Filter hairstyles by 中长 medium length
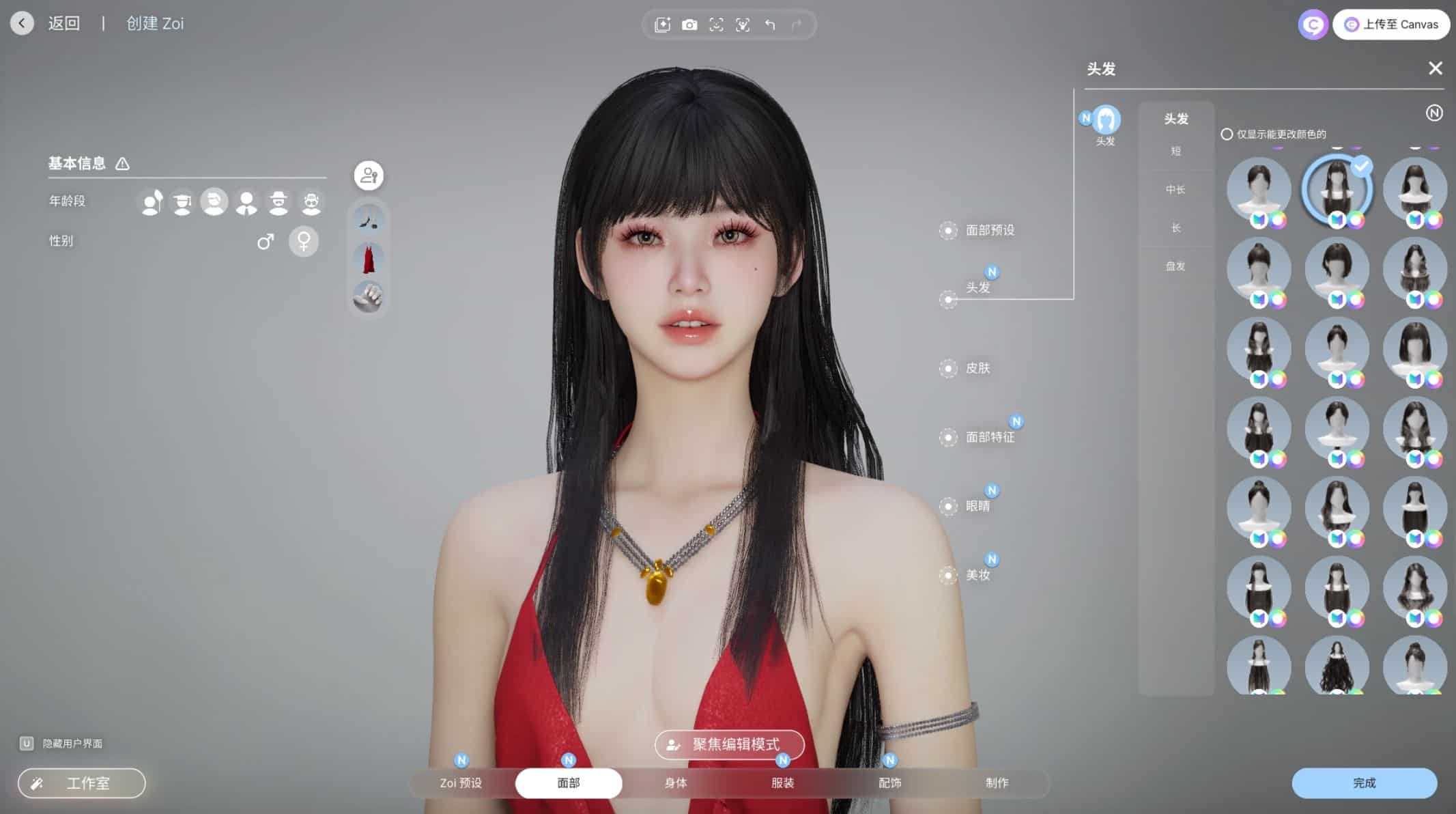 1175,190
